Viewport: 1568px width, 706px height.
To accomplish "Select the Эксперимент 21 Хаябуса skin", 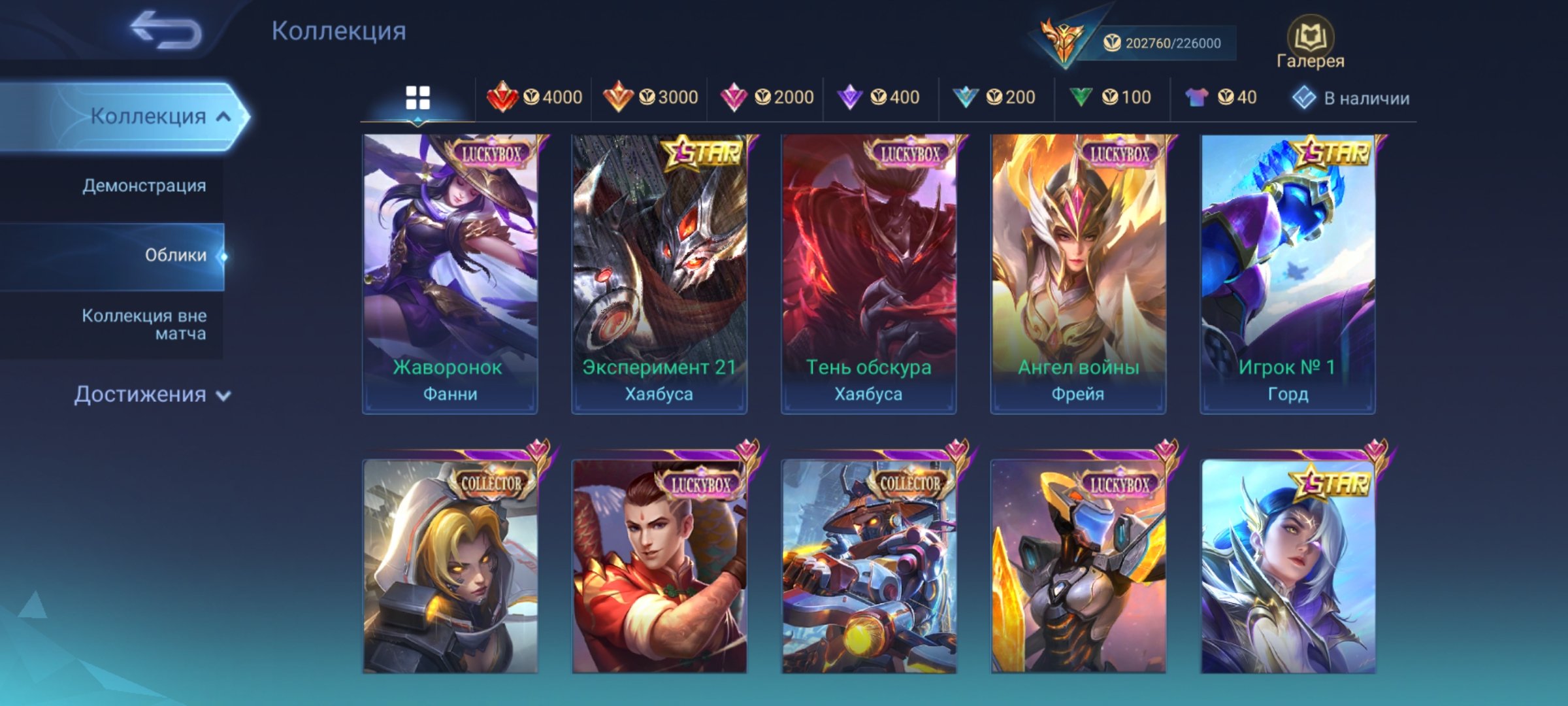I will point(659,274).
